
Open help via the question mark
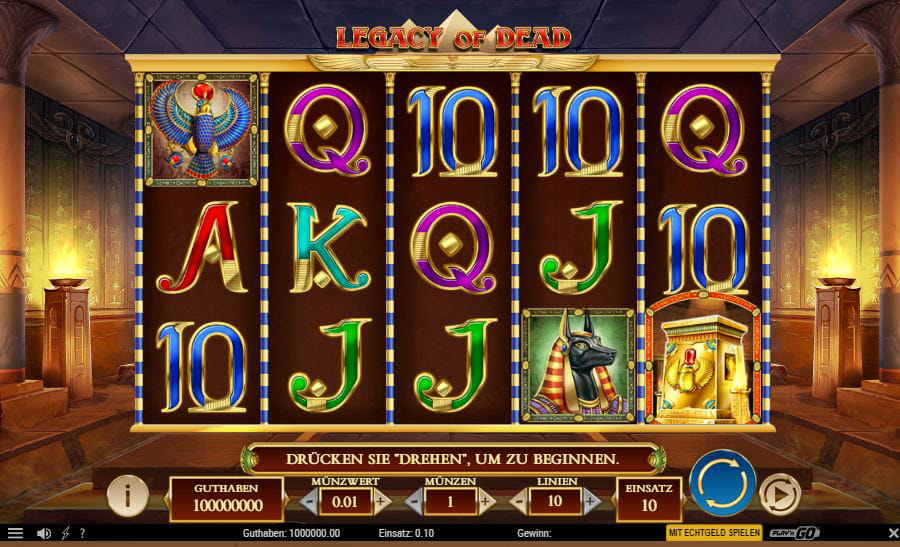pos(82,533)
